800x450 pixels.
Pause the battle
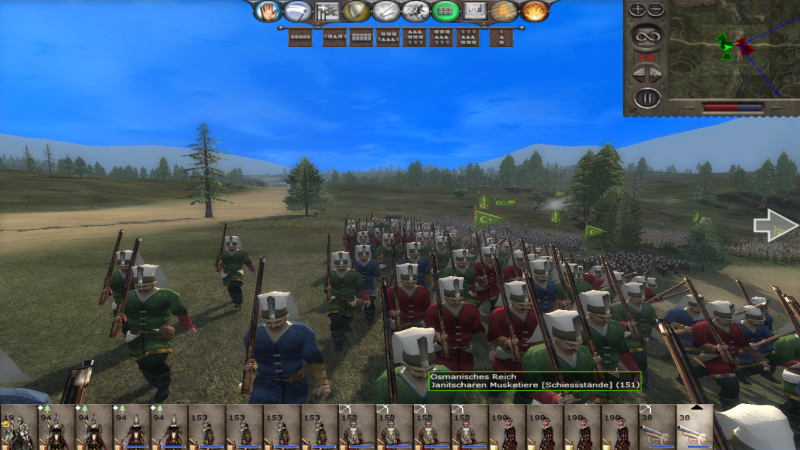pos(648,97)
